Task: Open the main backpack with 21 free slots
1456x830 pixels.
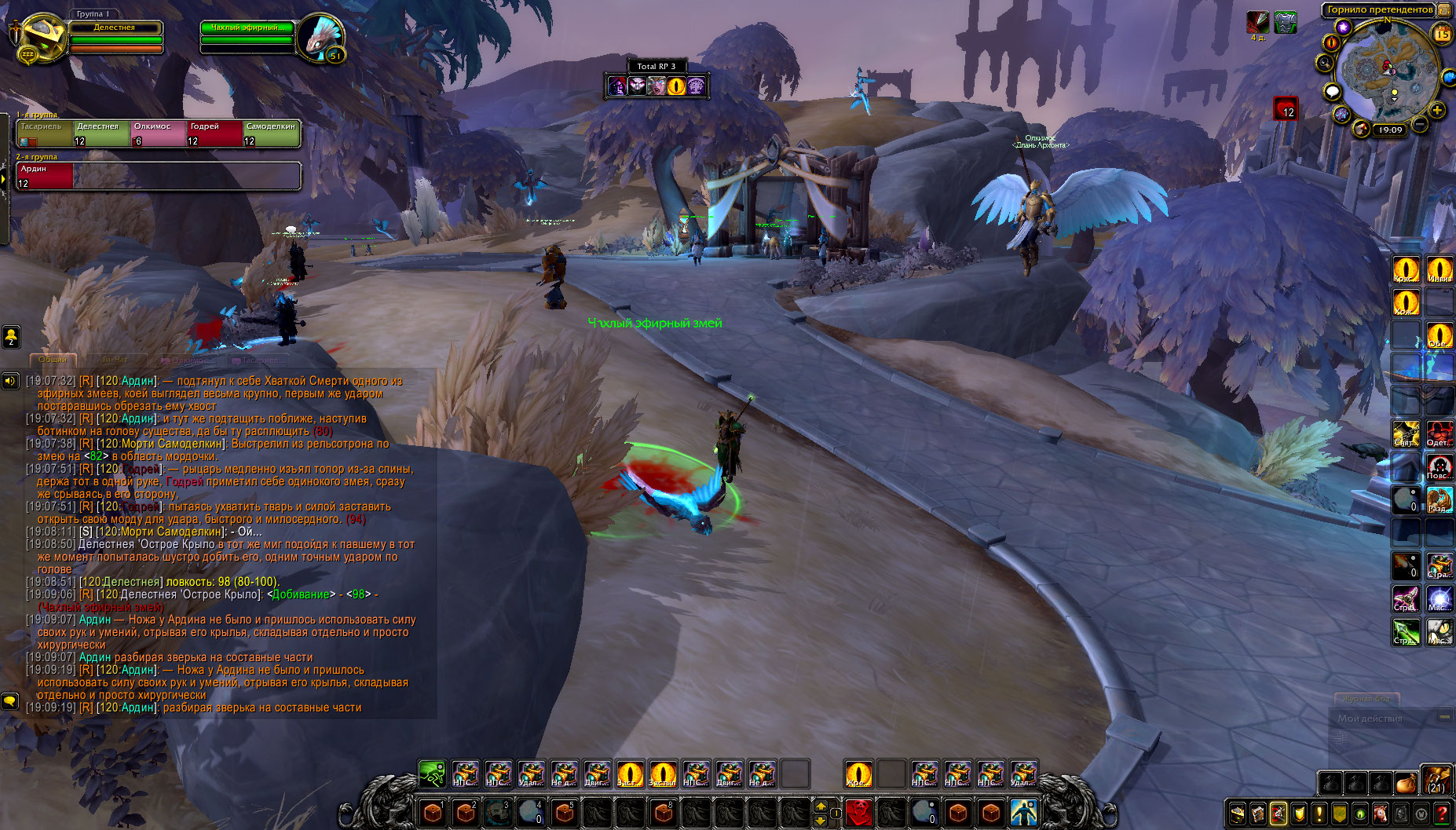Action: coord(1436,781)
